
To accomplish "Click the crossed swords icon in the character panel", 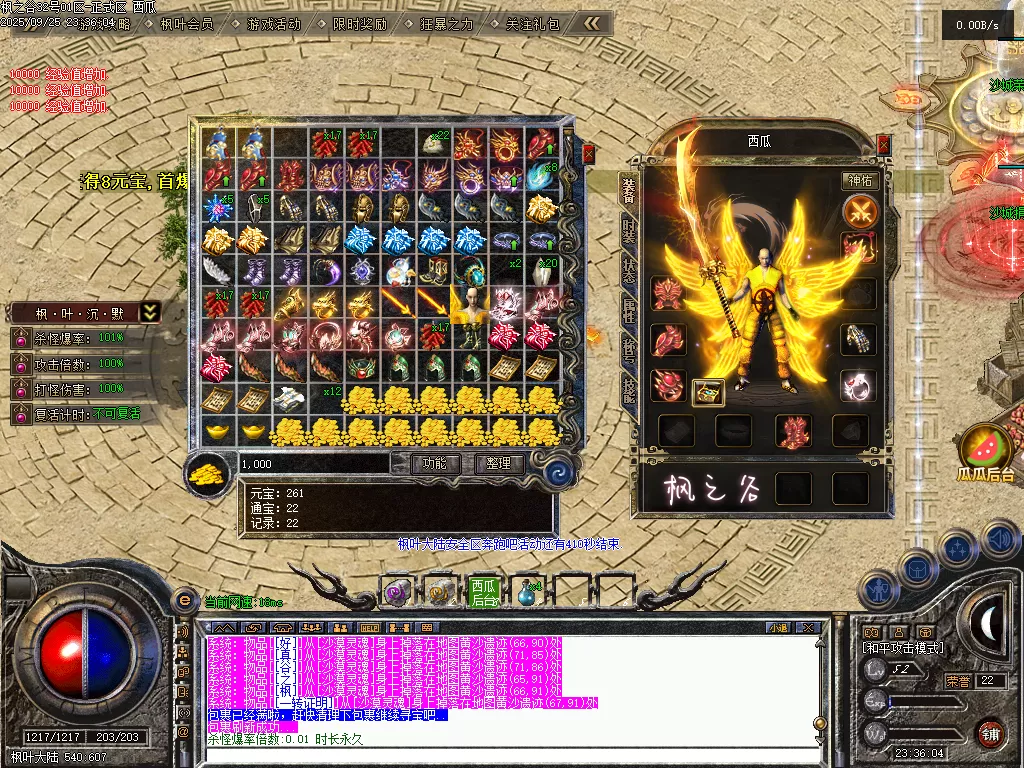I will tap(860, 211).
